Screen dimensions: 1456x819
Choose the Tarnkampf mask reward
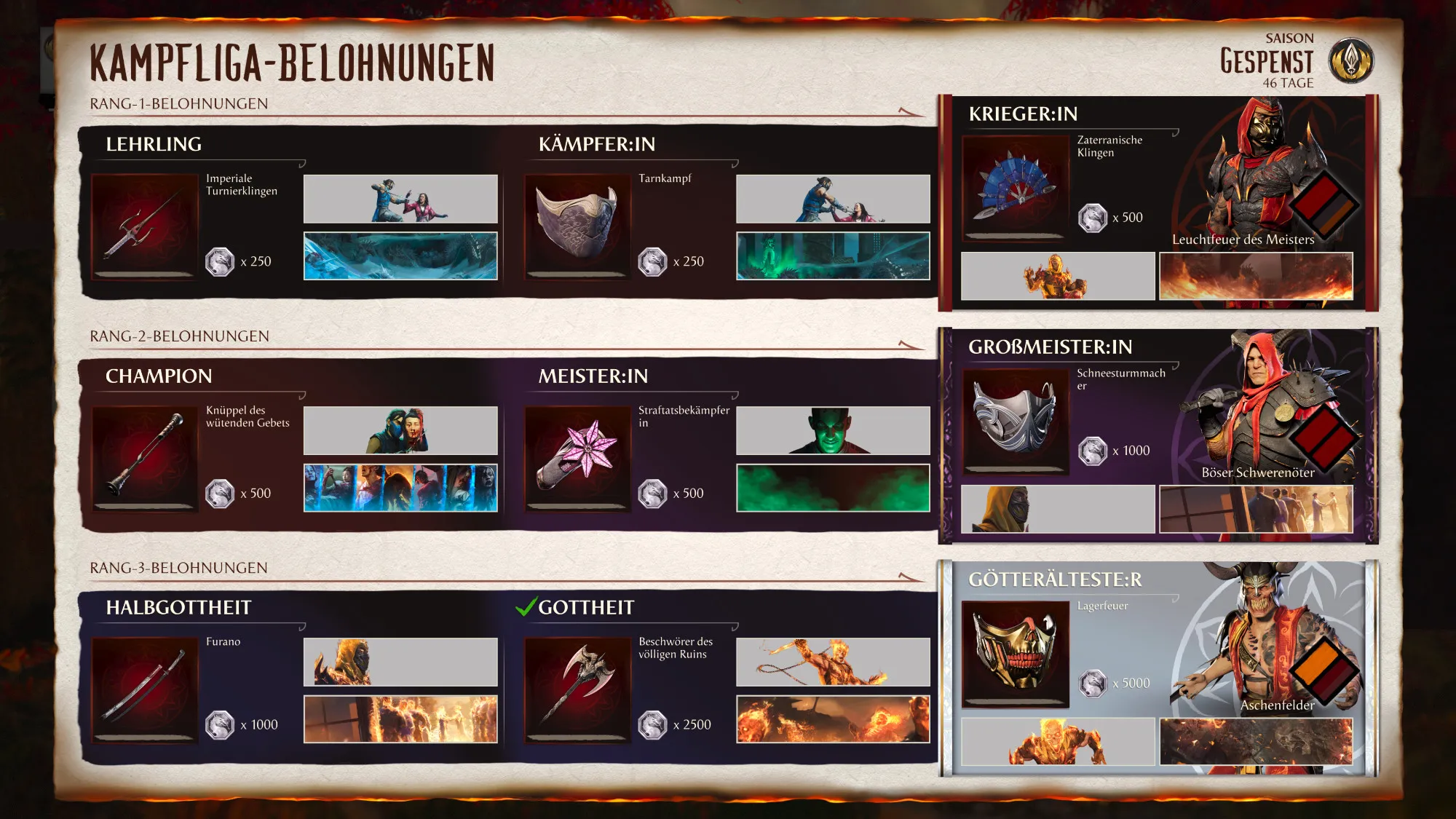(577, 226)
